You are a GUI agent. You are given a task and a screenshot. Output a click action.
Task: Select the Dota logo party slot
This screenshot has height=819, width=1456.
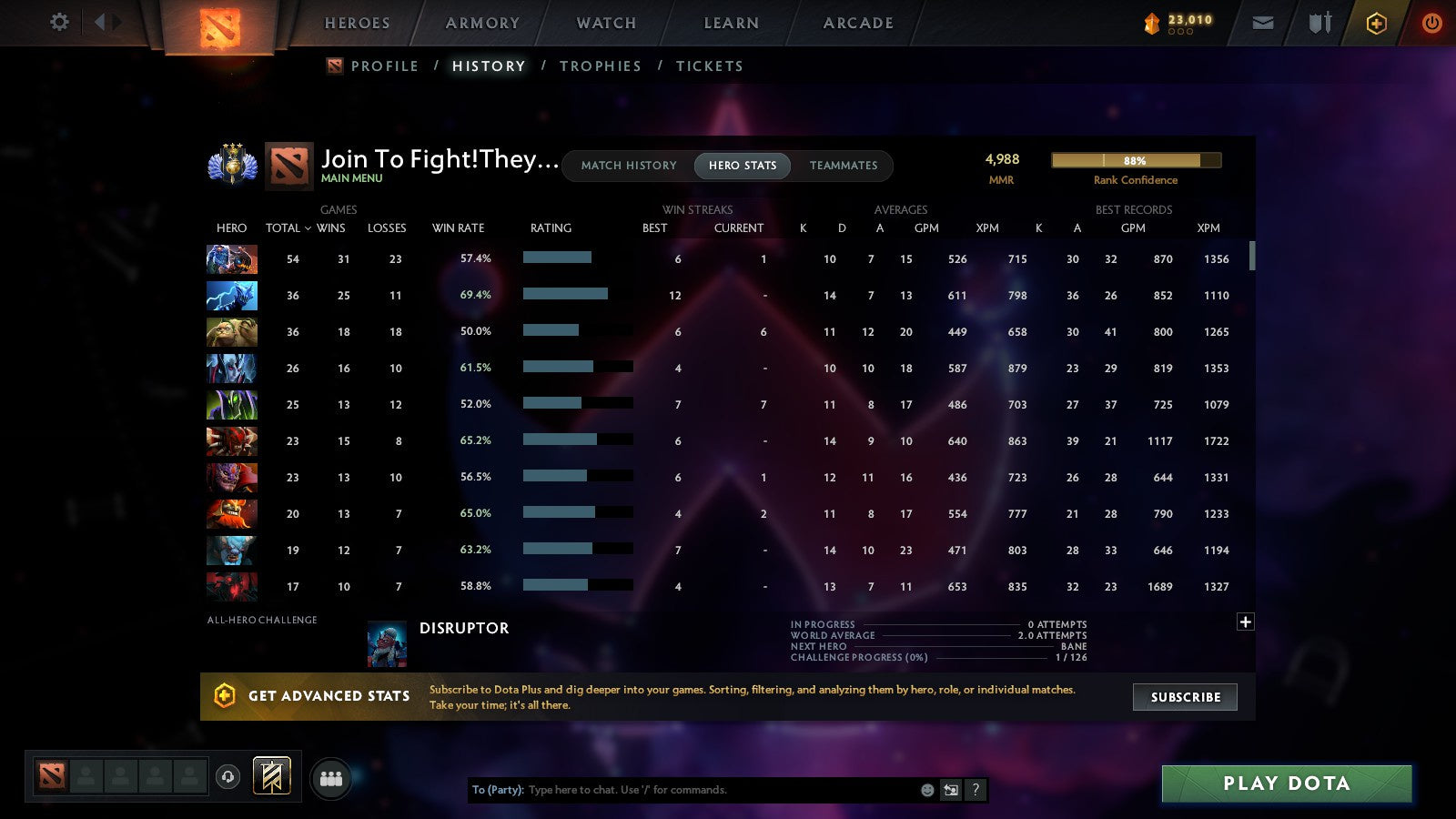50,773
